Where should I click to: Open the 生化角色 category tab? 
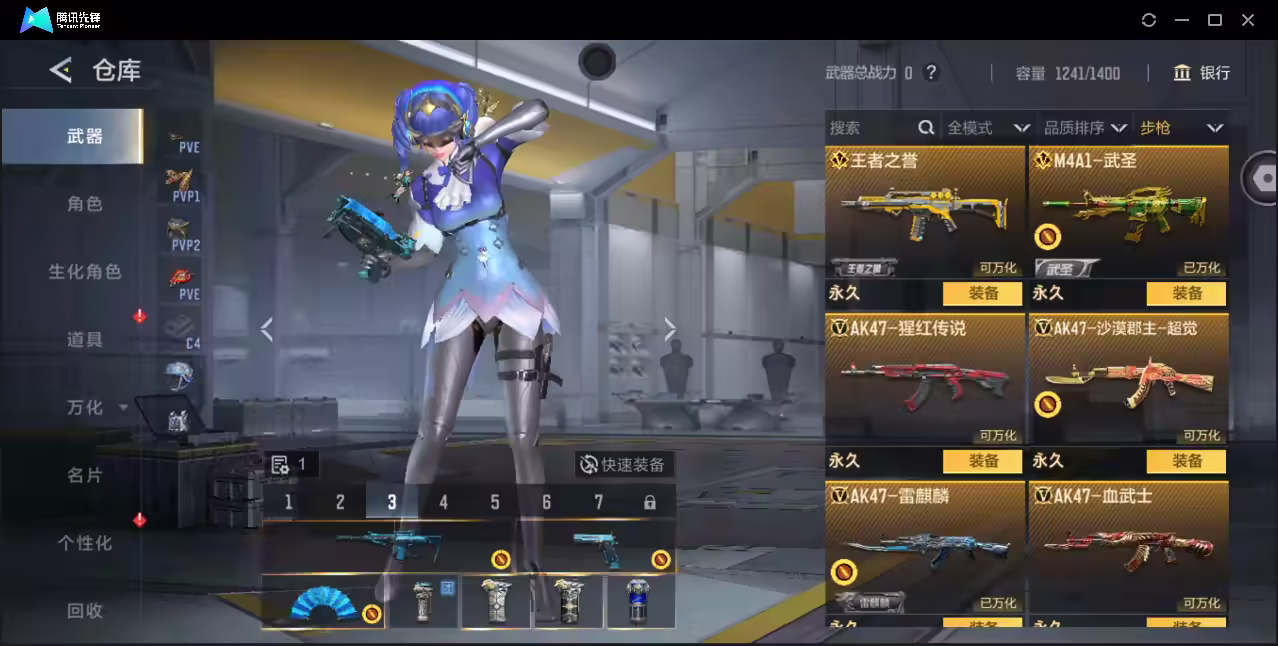click(85, 272)
